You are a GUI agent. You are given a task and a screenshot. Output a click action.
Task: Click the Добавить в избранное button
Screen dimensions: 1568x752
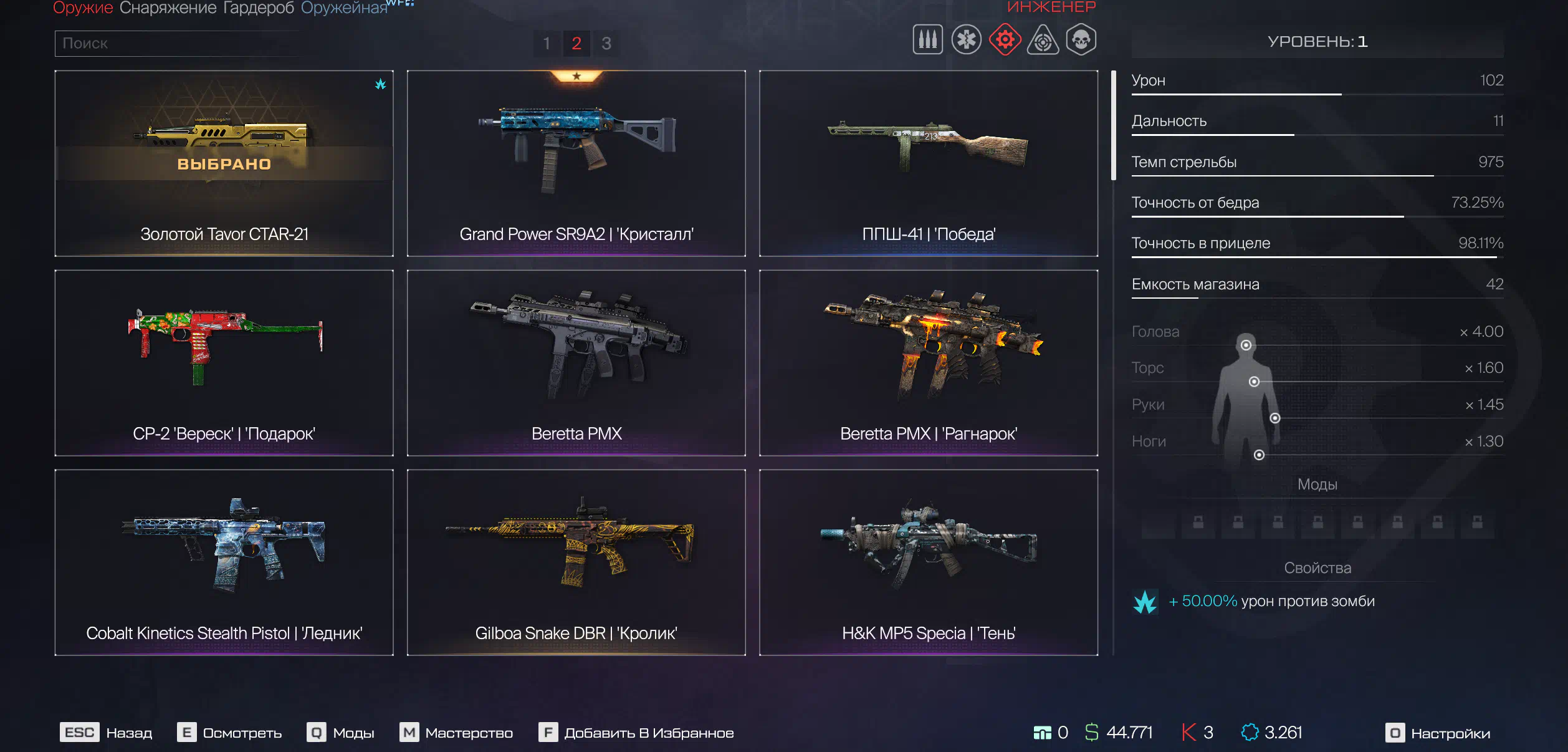(637, 733)
